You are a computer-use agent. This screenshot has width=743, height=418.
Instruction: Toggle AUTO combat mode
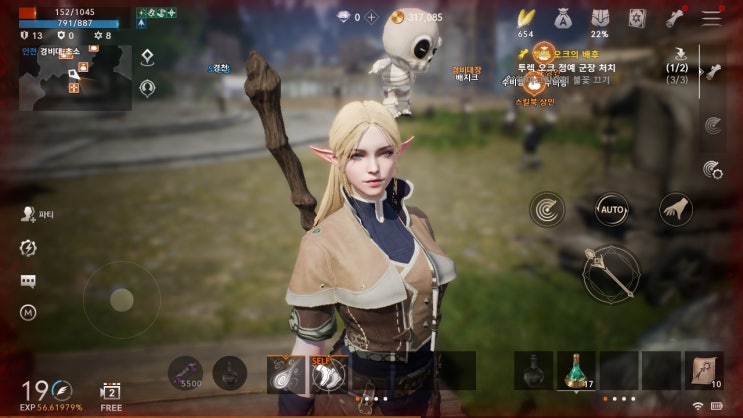click(x=612, y=209)
